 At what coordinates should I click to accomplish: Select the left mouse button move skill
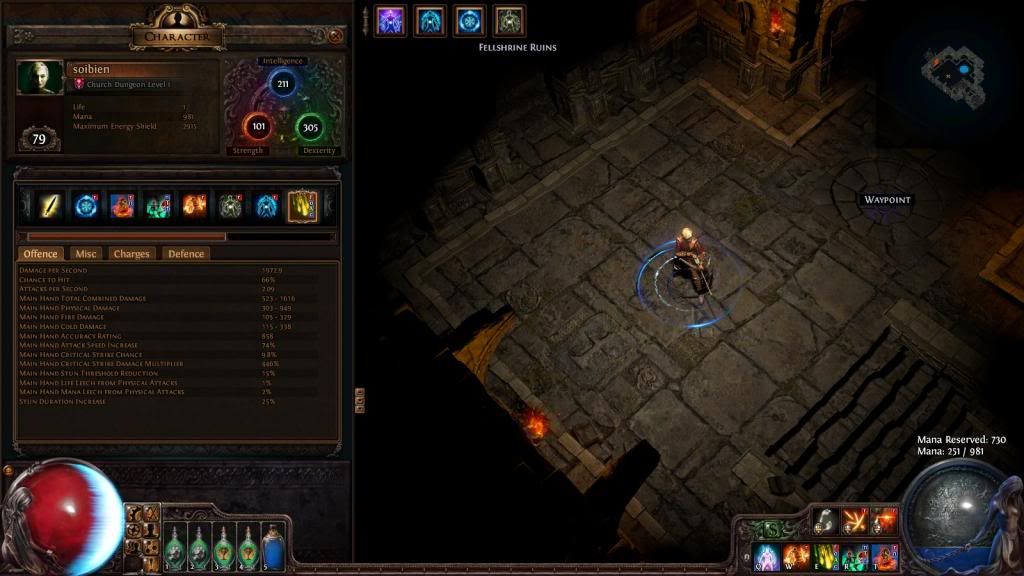pyautogui.click(x=825, y=519)
